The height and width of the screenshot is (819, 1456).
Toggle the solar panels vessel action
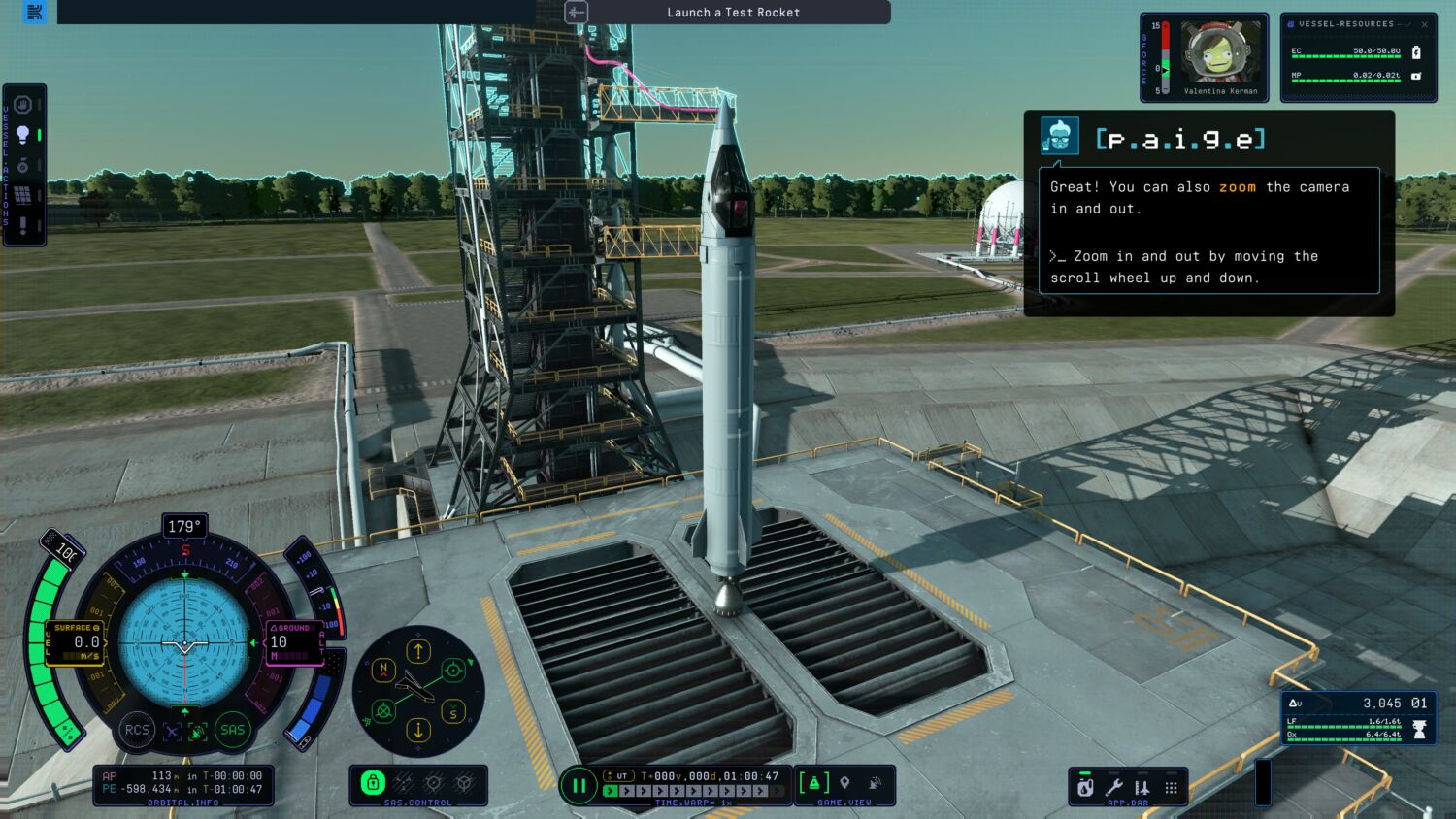click(x=23, y=196)
